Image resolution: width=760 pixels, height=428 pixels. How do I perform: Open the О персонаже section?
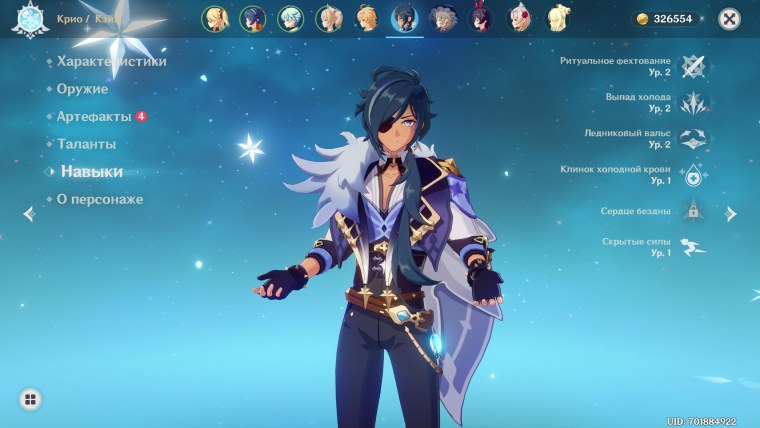point(99,199)
